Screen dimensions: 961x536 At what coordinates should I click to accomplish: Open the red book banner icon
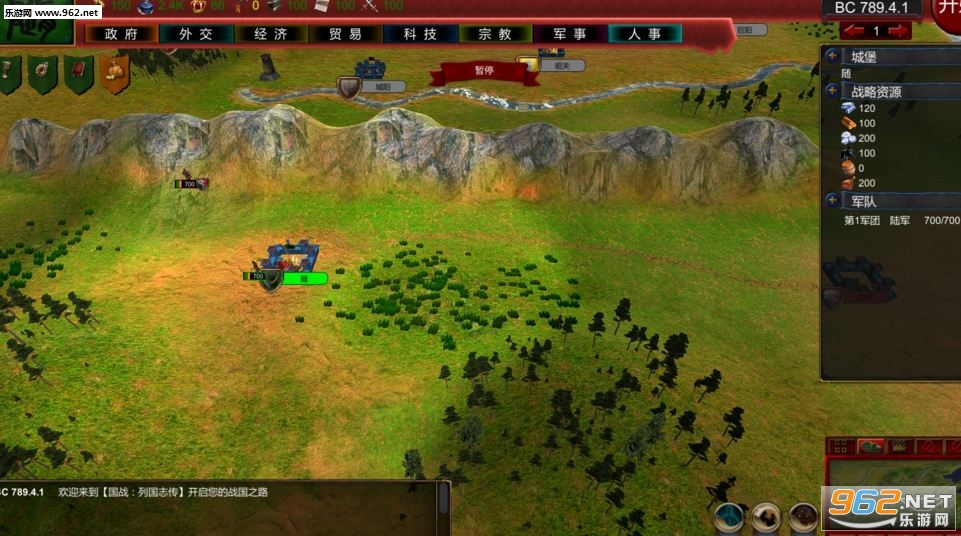pos(79,72)
